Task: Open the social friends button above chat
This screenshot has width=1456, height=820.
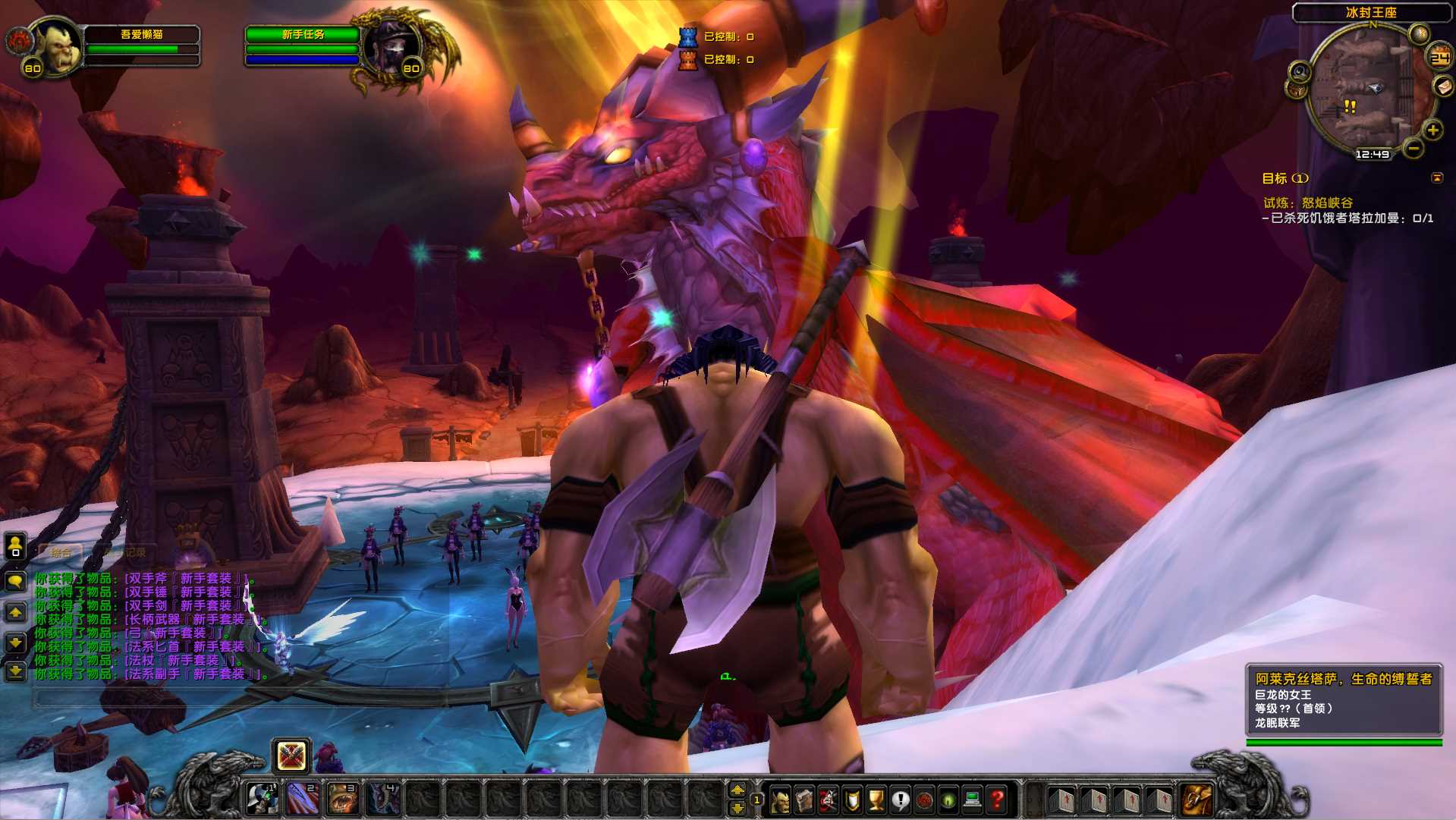Action: [15, 545]
